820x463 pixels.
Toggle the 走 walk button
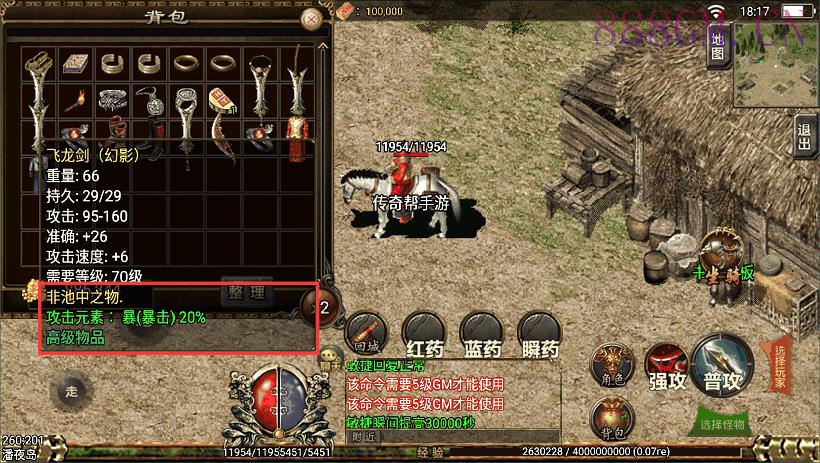click(71, 391)
